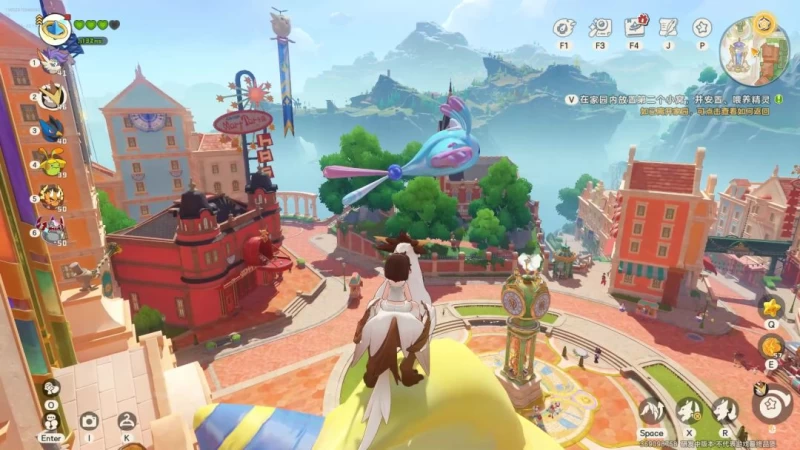Open the magnifier photo card icon
800x450 pixels.
(600, 28)
